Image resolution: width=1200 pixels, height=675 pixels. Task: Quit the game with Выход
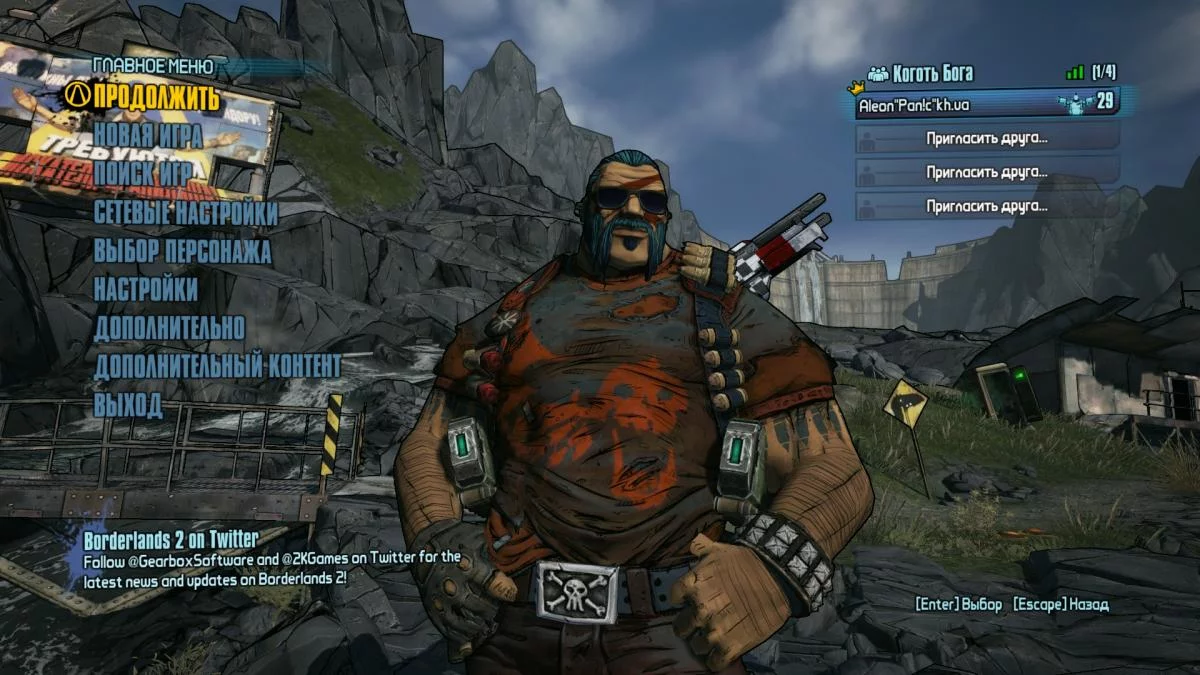tap(128, 405)
